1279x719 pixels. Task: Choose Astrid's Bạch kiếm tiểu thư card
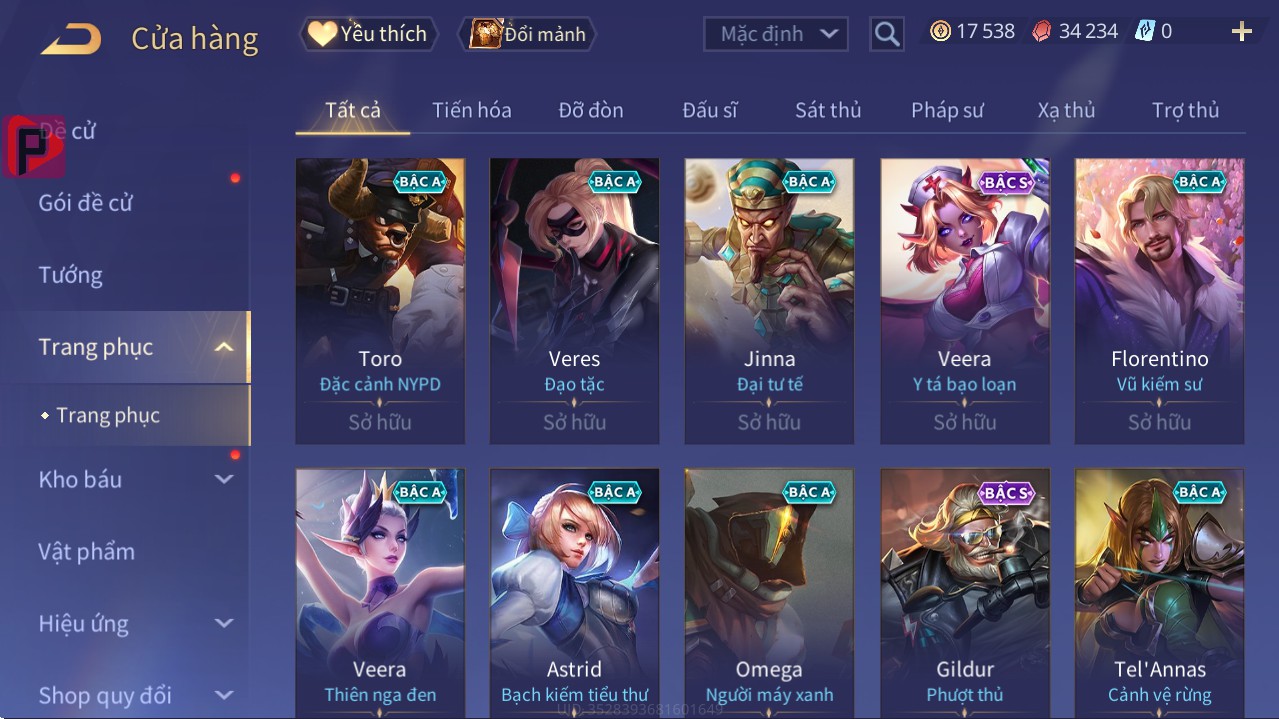[x=574, y=592]
